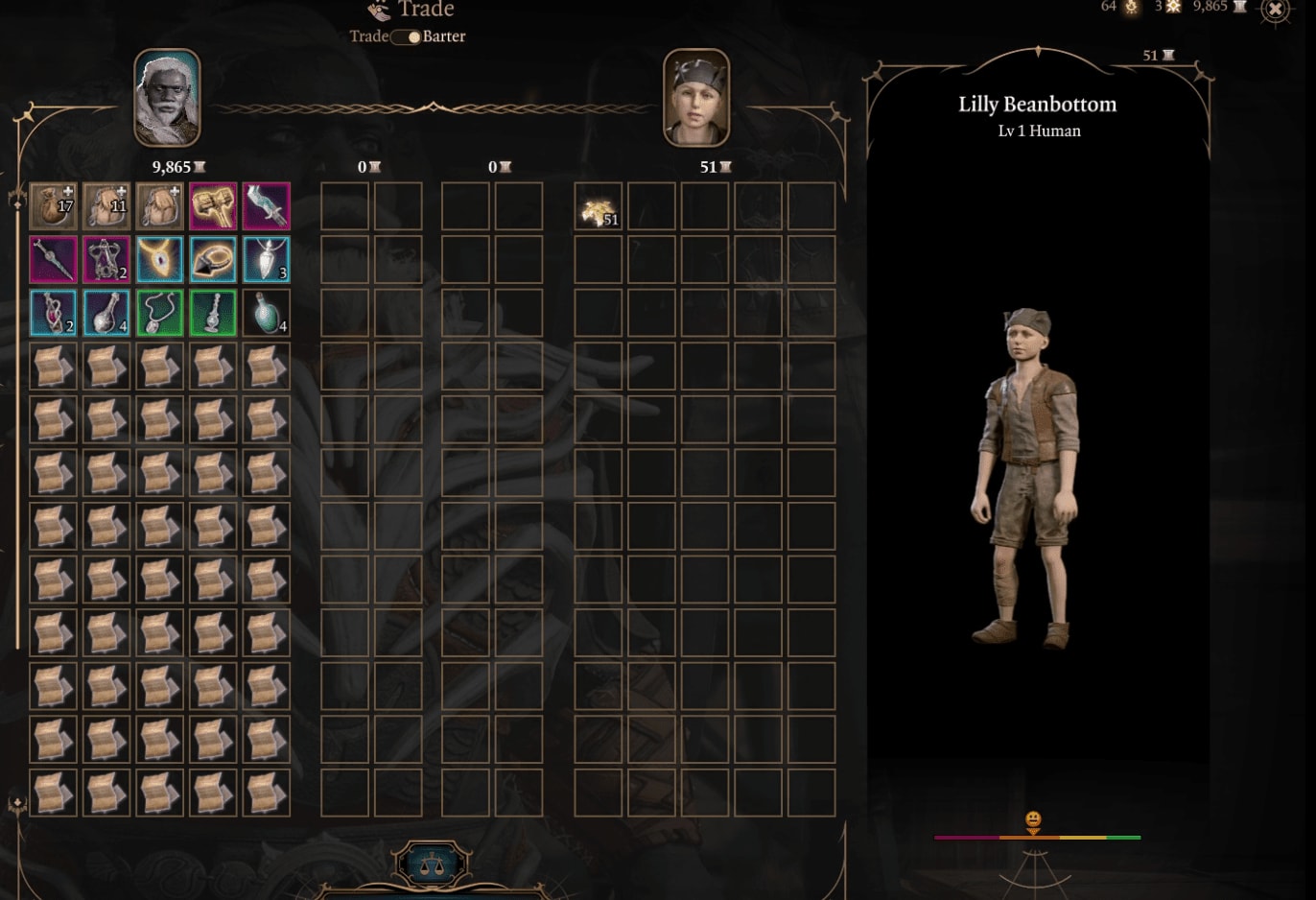Screen dimensions: 1316x900
Task: Select the slender dagger slot
Action: coord(54,260)
